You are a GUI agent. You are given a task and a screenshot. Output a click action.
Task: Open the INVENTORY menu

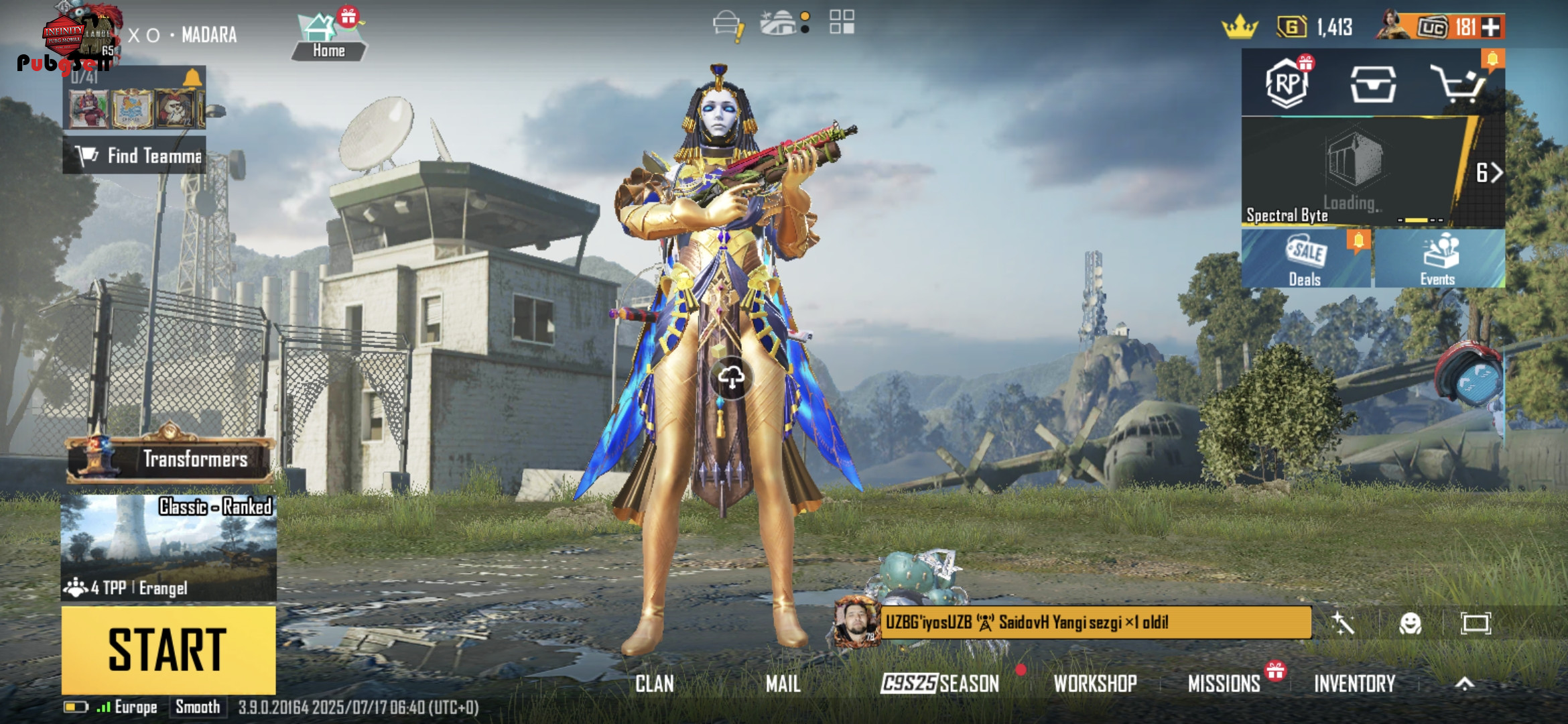coord(1354,684)
